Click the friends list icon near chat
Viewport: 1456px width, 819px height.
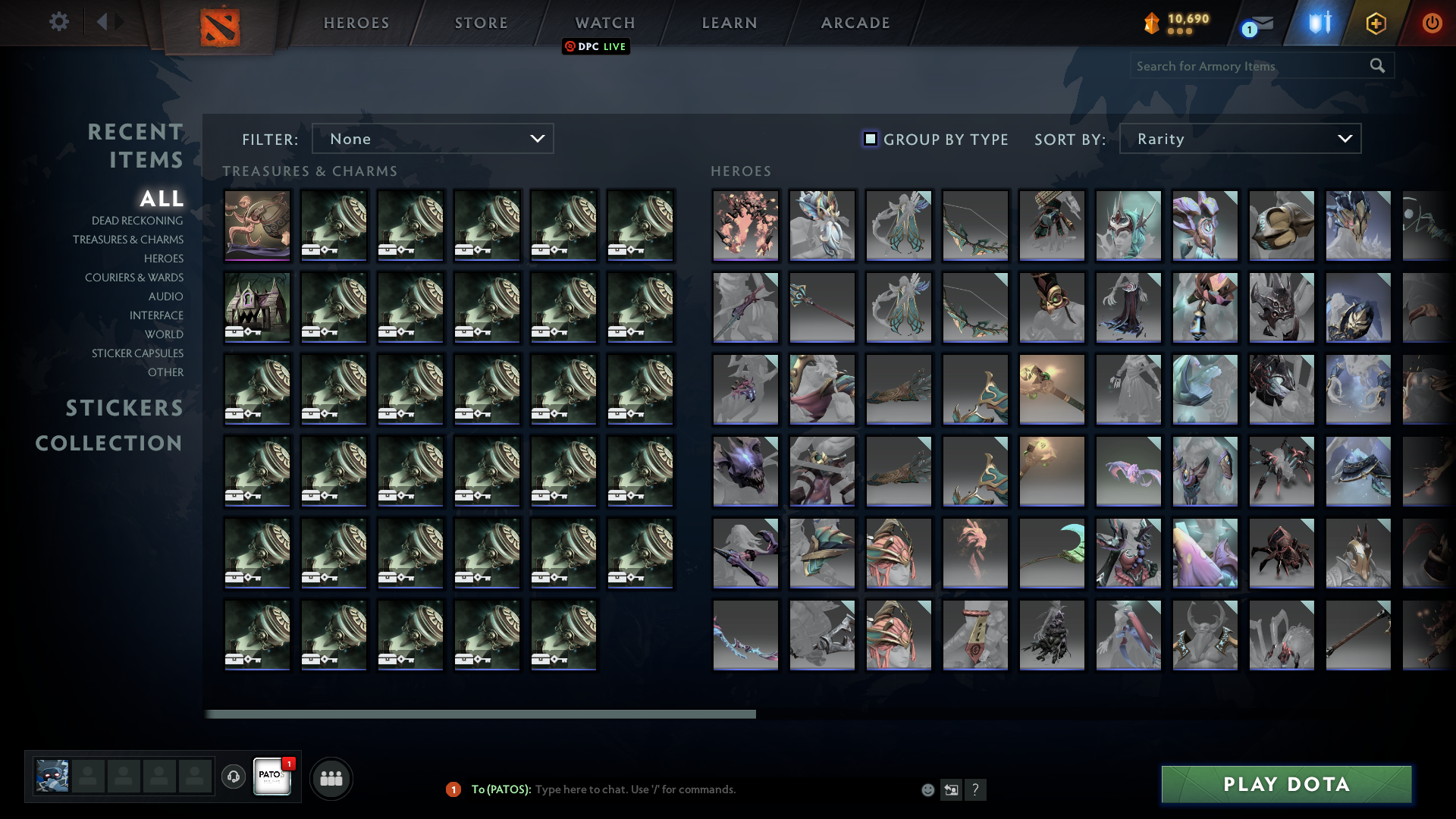(x=330, y=777)
